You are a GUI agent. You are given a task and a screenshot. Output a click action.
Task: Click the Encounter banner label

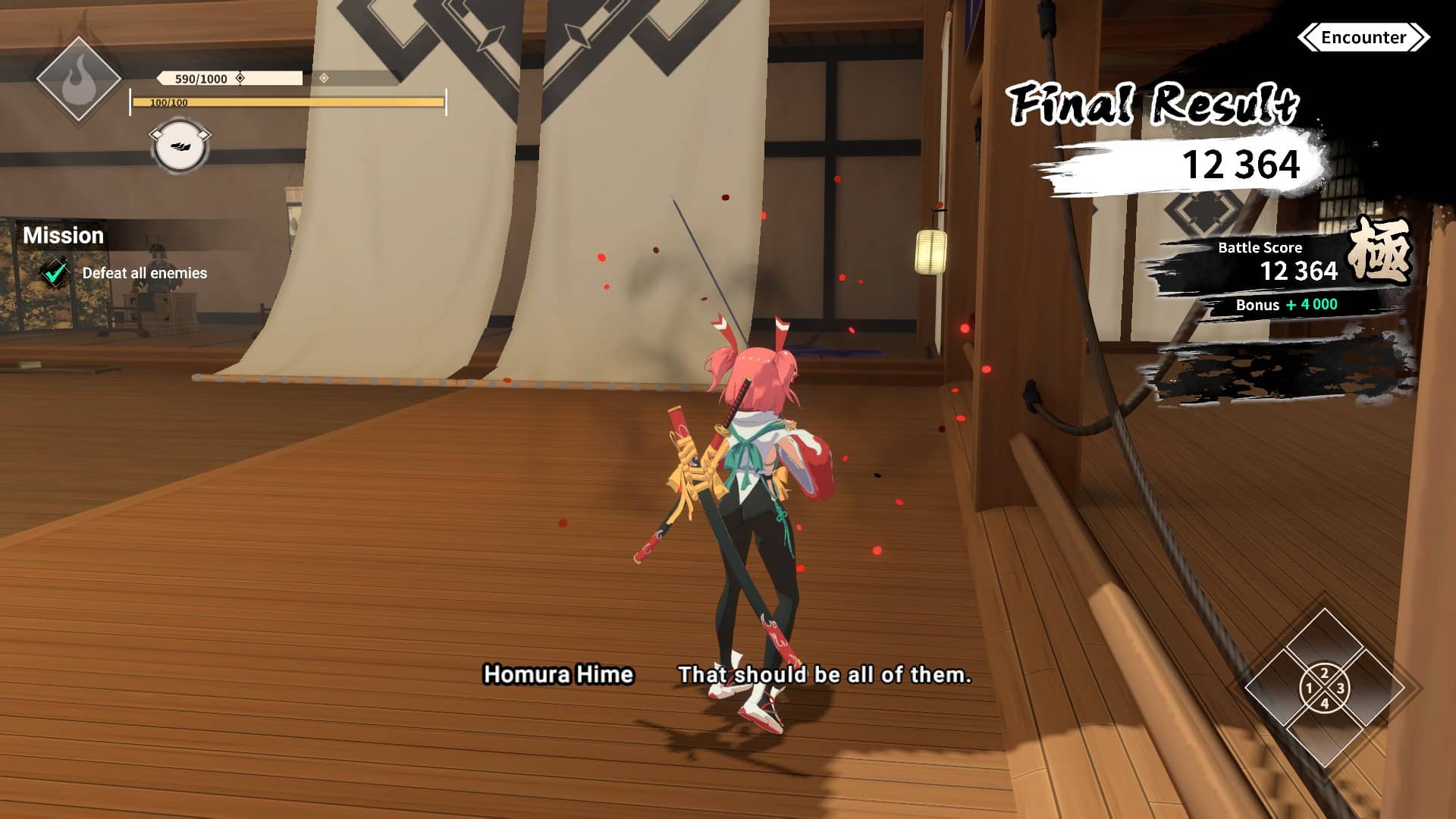pyautogui.click(x=1363, y=37)
